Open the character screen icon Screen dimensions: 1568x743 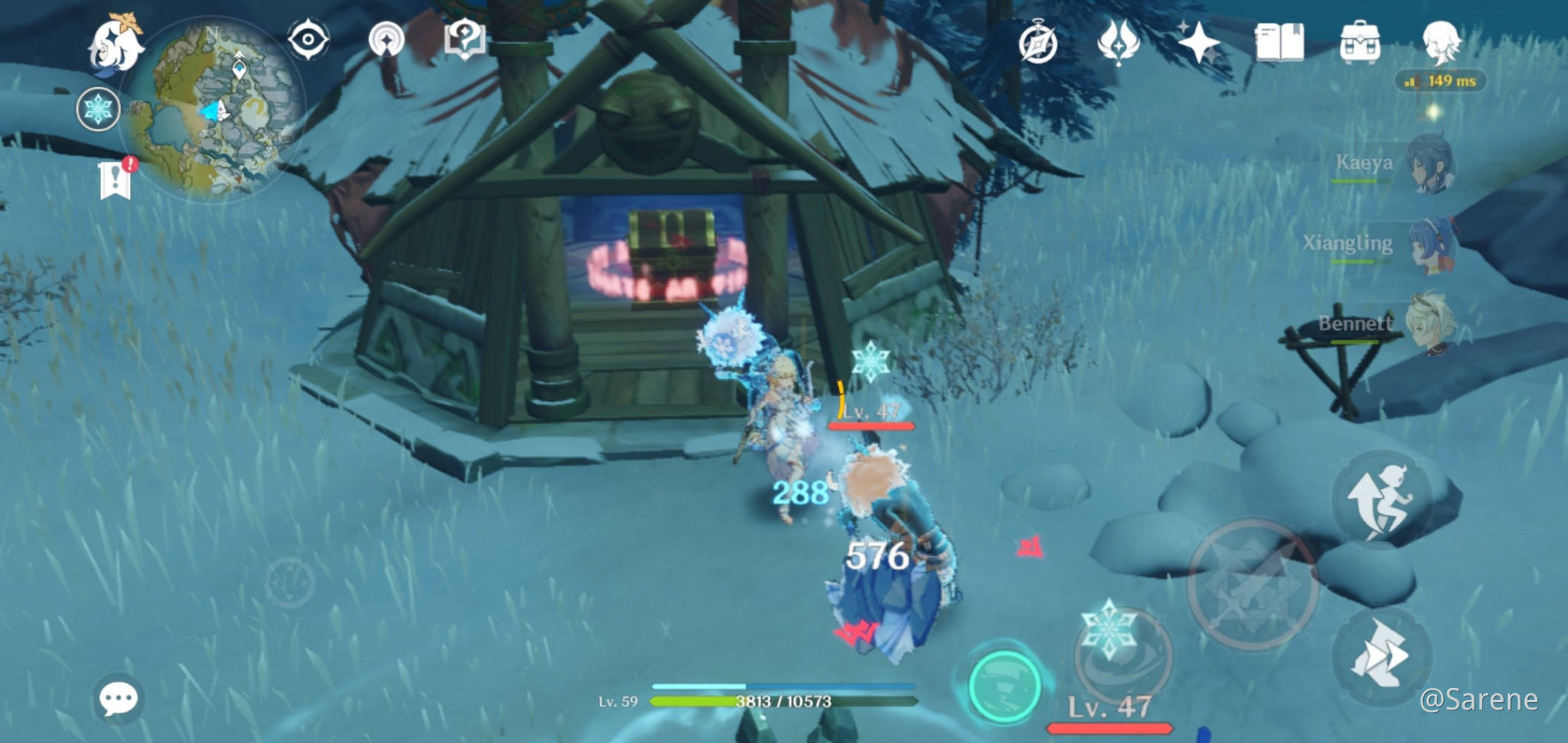(x=1445, y=41)
